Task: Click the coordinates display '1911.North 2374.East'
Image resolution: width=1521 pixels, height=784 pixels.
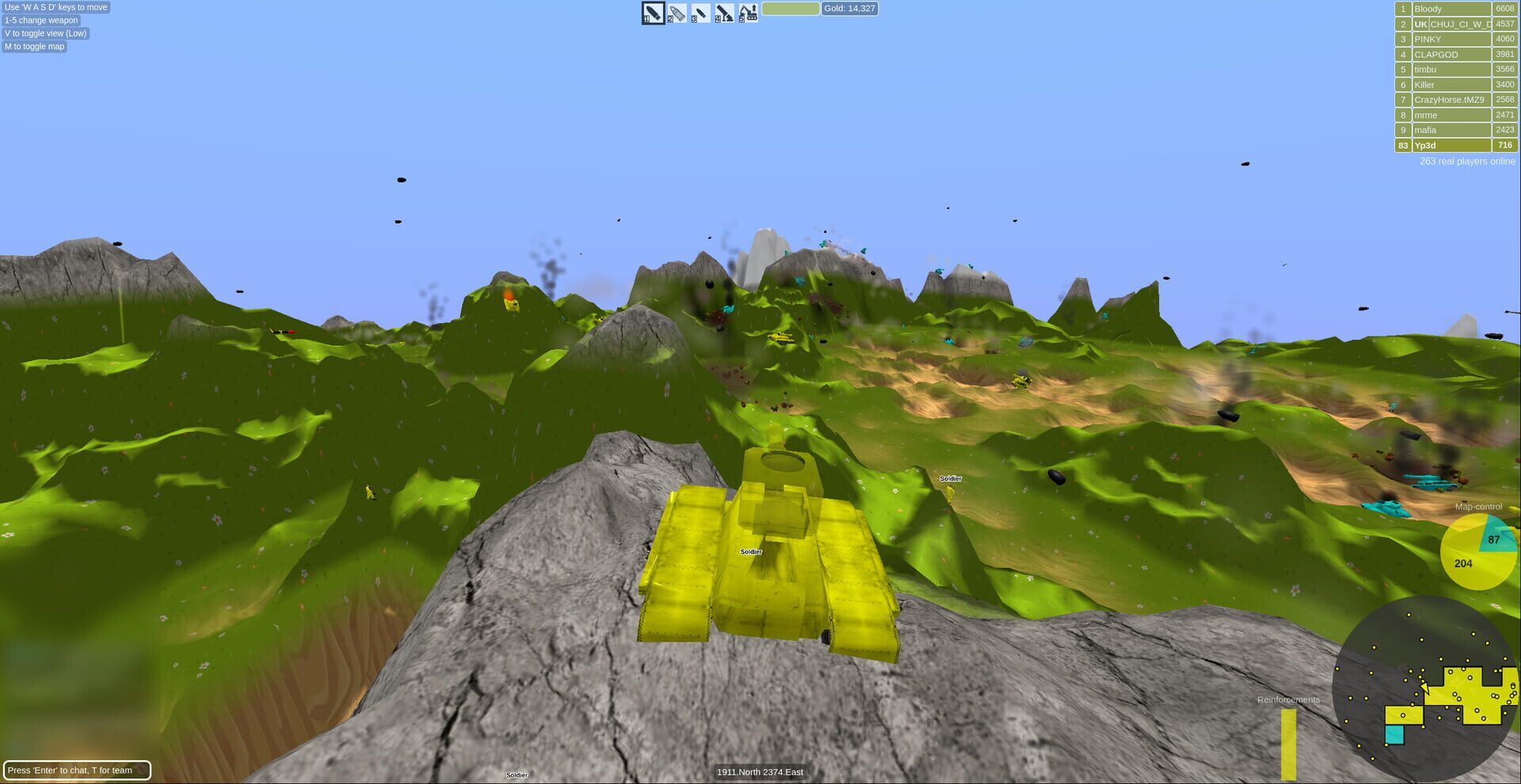Action: (760, 771)
